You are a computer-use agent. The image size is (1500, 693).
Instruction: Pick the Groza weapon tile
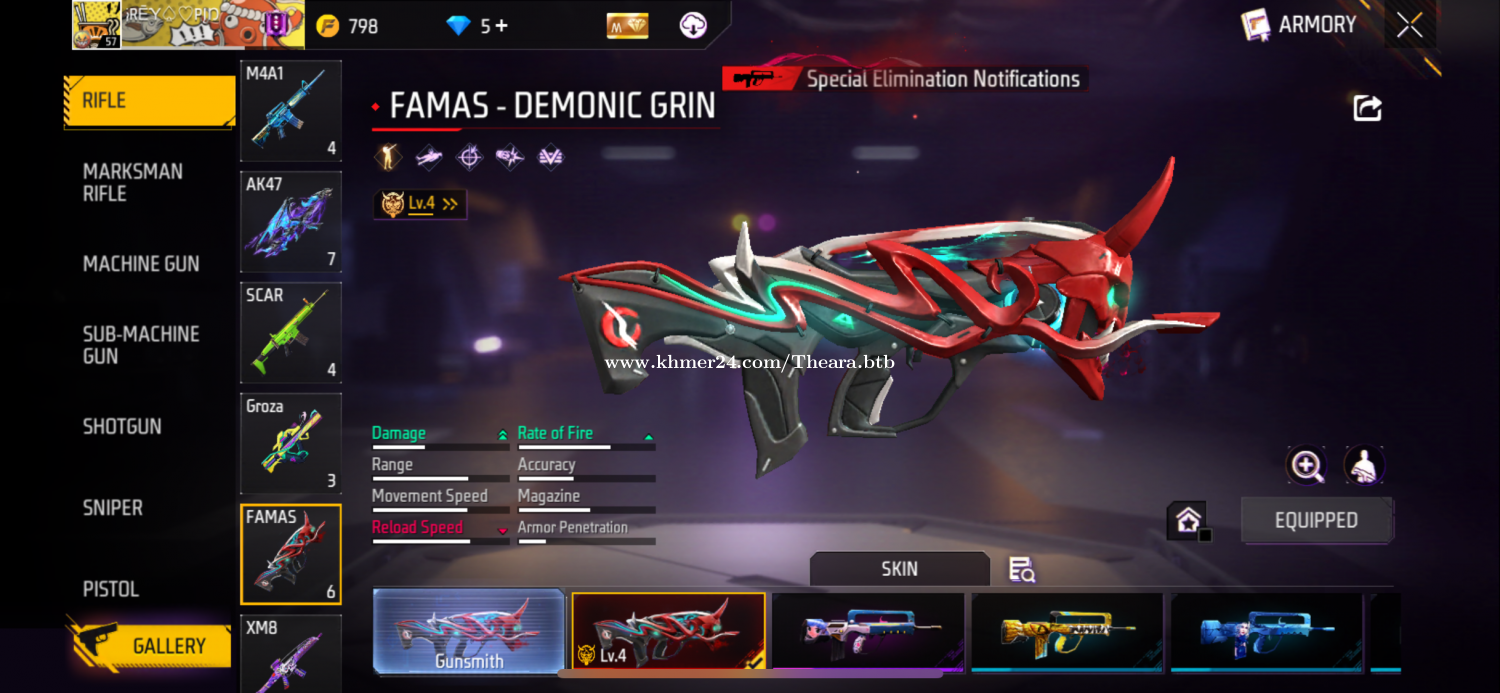click(291, 444)
